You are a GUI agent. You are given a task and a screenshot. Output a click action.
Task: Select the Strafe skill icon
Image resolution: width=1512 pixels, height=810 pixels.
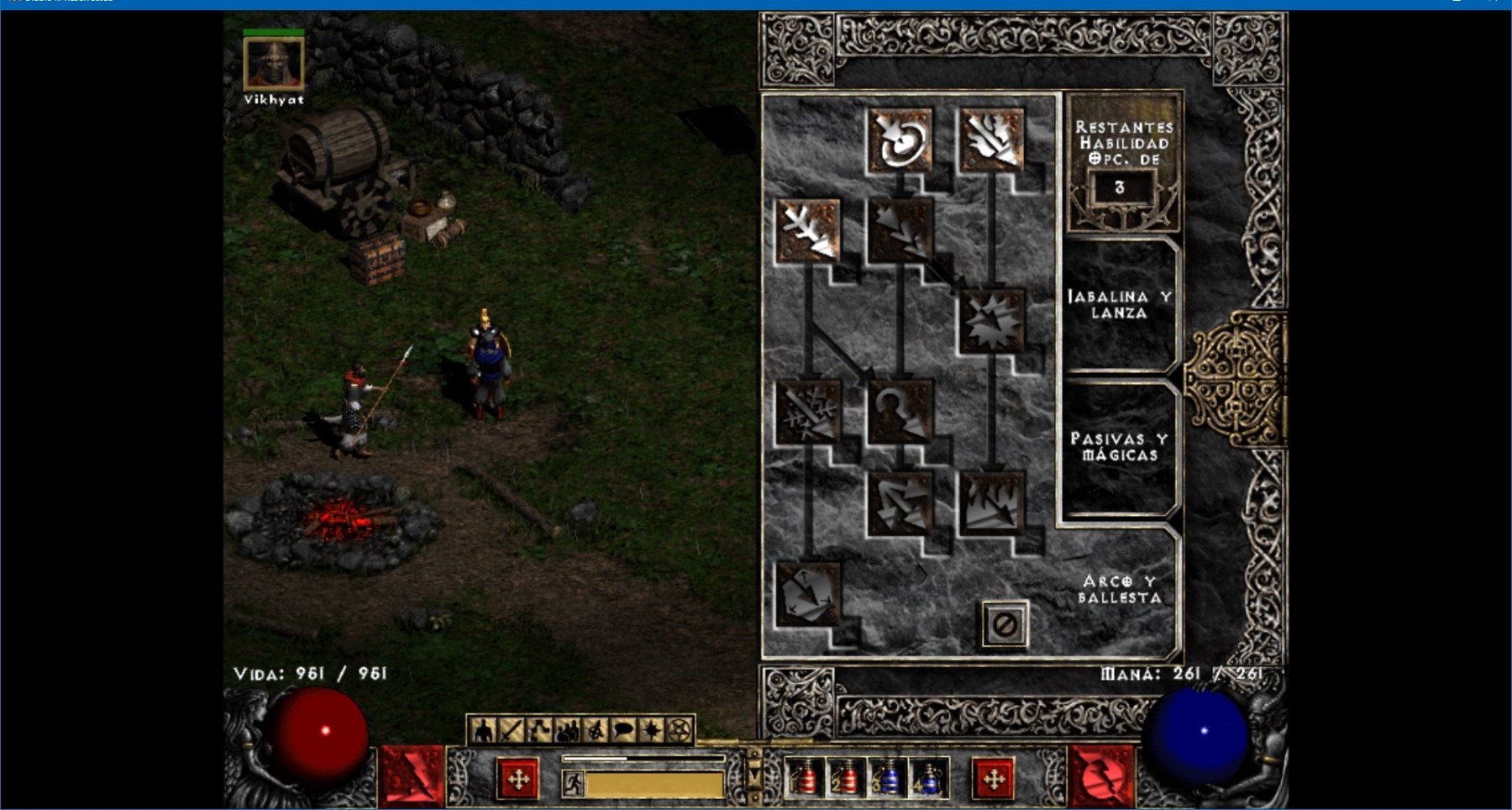pyautogui.click(x=900, y=502)
